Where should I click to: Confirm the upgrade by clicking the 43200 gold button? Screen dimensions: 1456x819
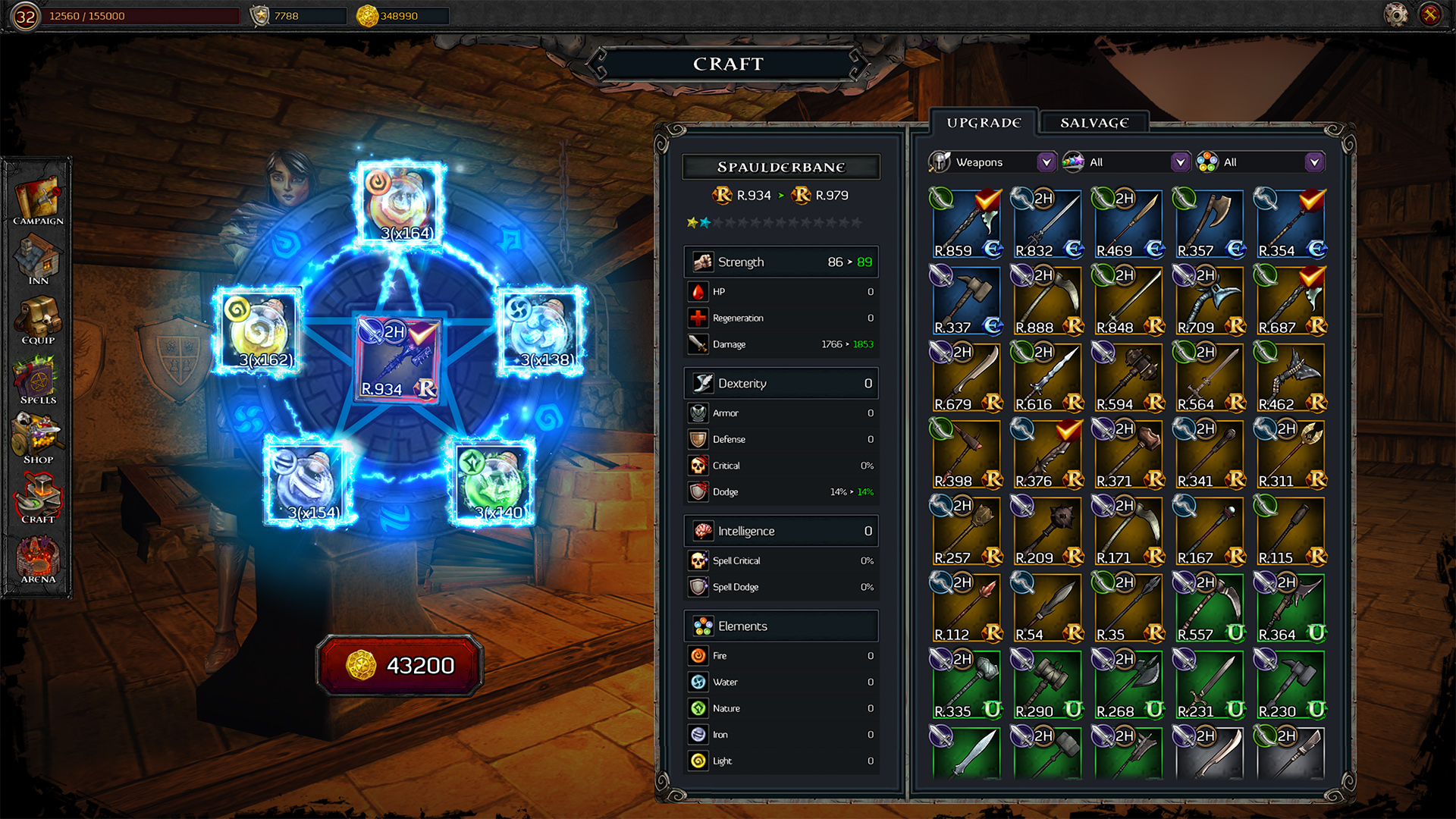coord(400,665)
